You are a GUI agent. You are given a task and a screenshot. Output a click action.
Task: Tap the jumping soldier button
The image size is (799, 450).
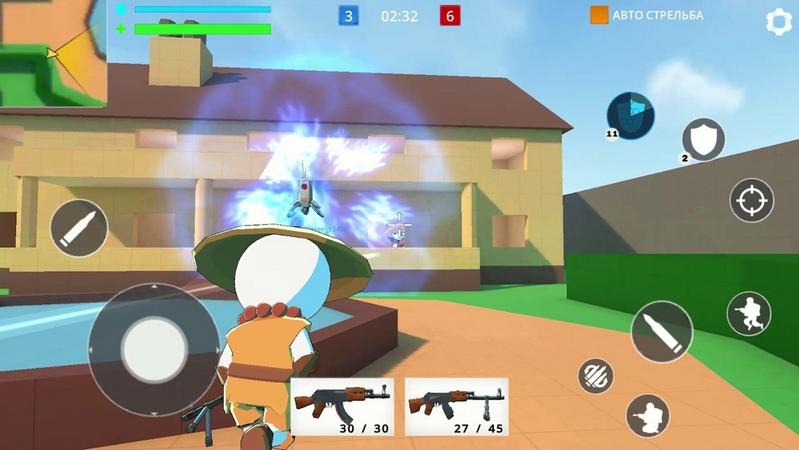[749, 314]
